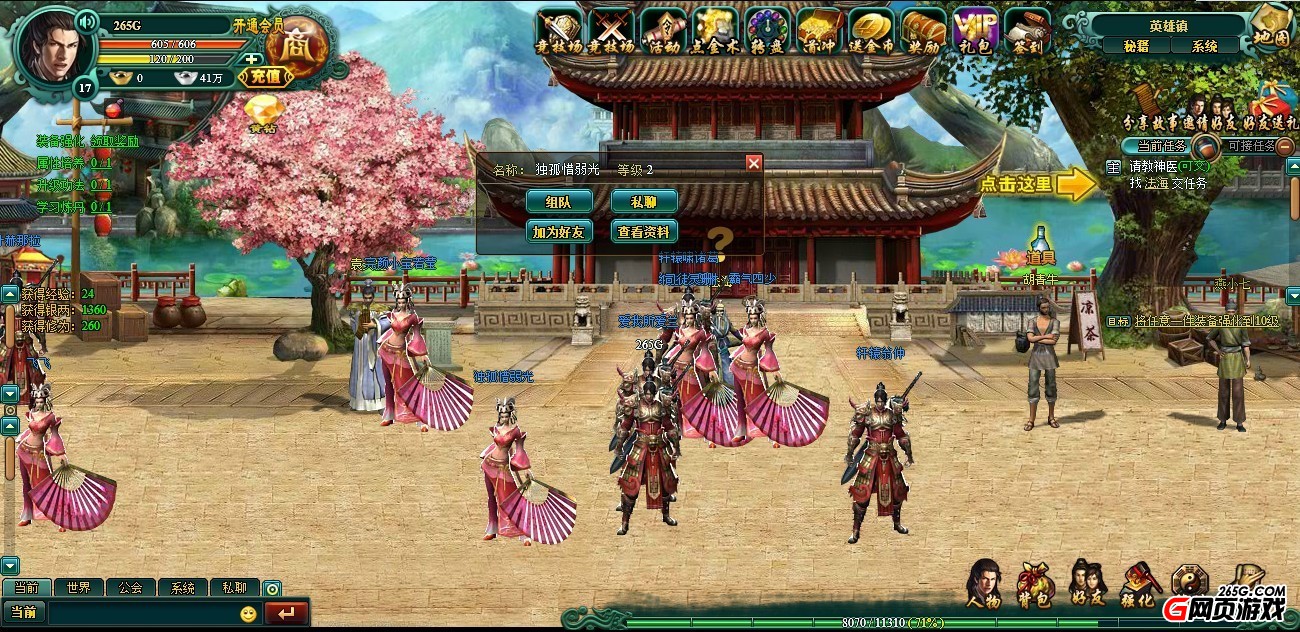The width and height of the screenshot is (1300, 632).
Task: Switch chat to the 世界 tab
Action: tap(78, 588)
